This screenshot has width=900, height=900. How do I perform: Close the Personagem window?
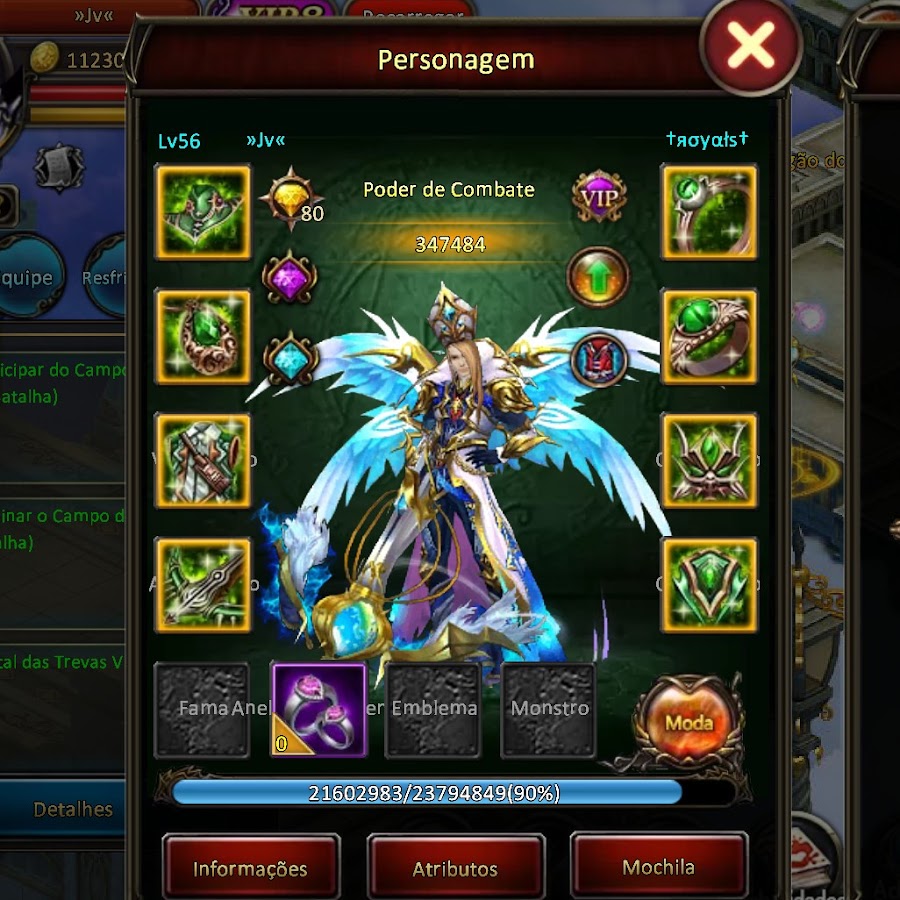pyautogui.click(x=751, y=45)
